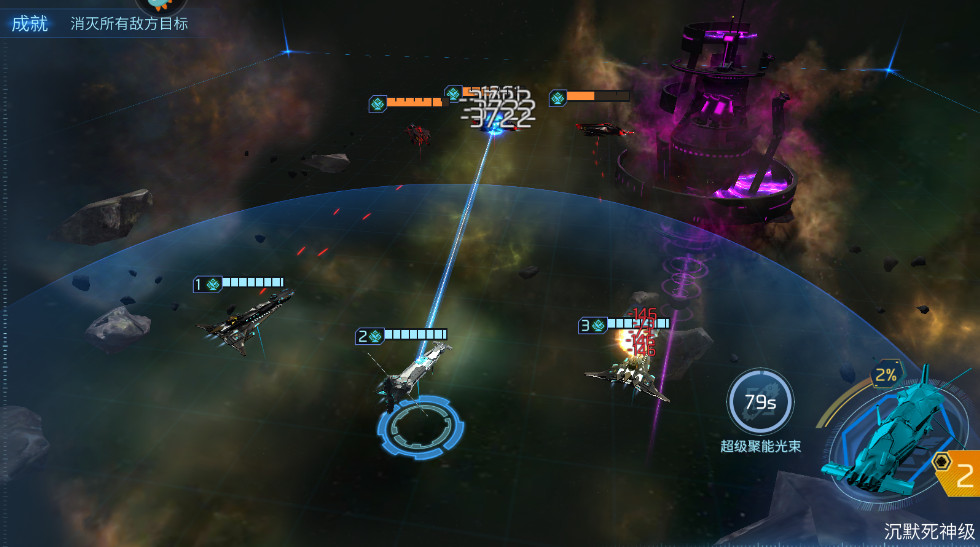
Task: Open the 成就 achievements tab
Action: click(30, 23)
